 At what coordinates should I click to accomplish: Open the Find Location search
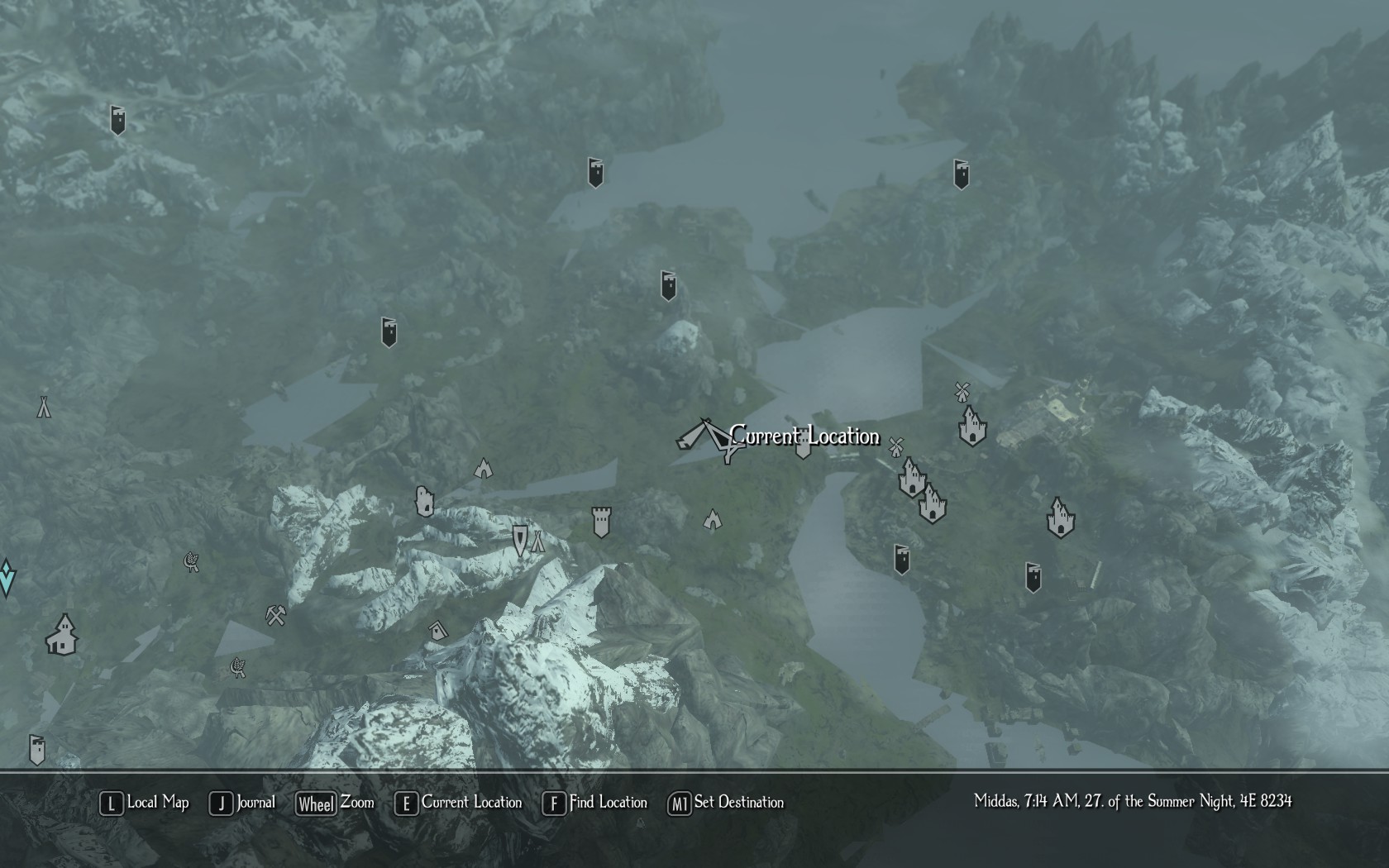tap(595, 803)
